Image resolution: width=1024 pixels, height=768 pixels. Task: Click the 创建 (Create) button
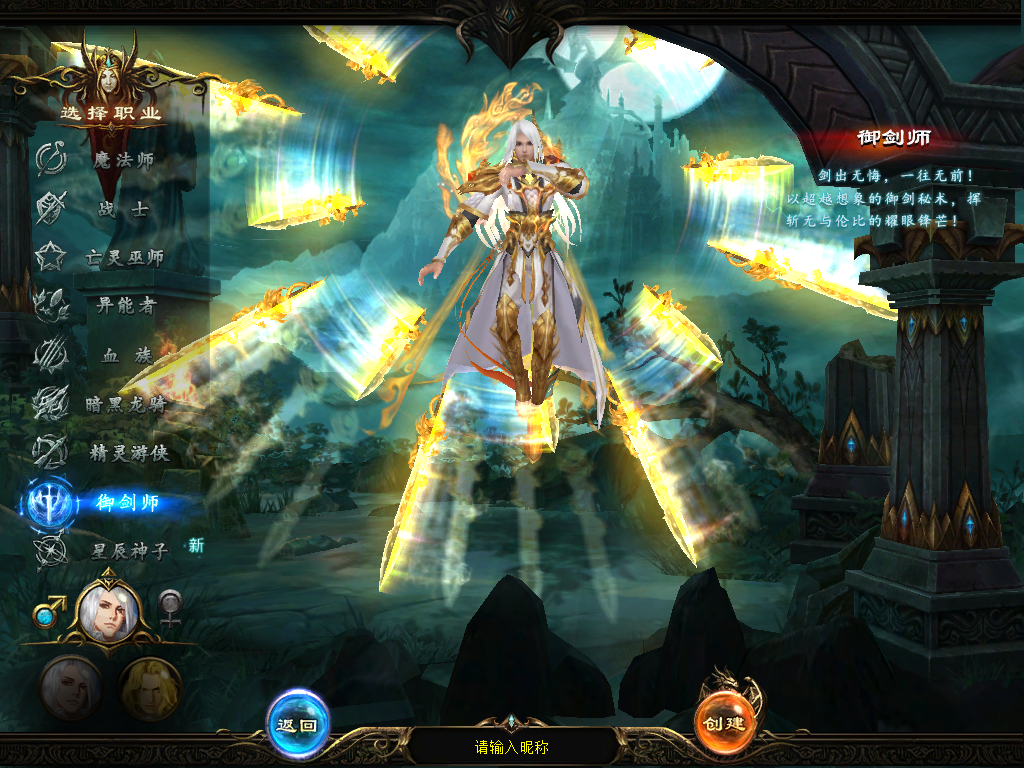(x=724, y=722)
